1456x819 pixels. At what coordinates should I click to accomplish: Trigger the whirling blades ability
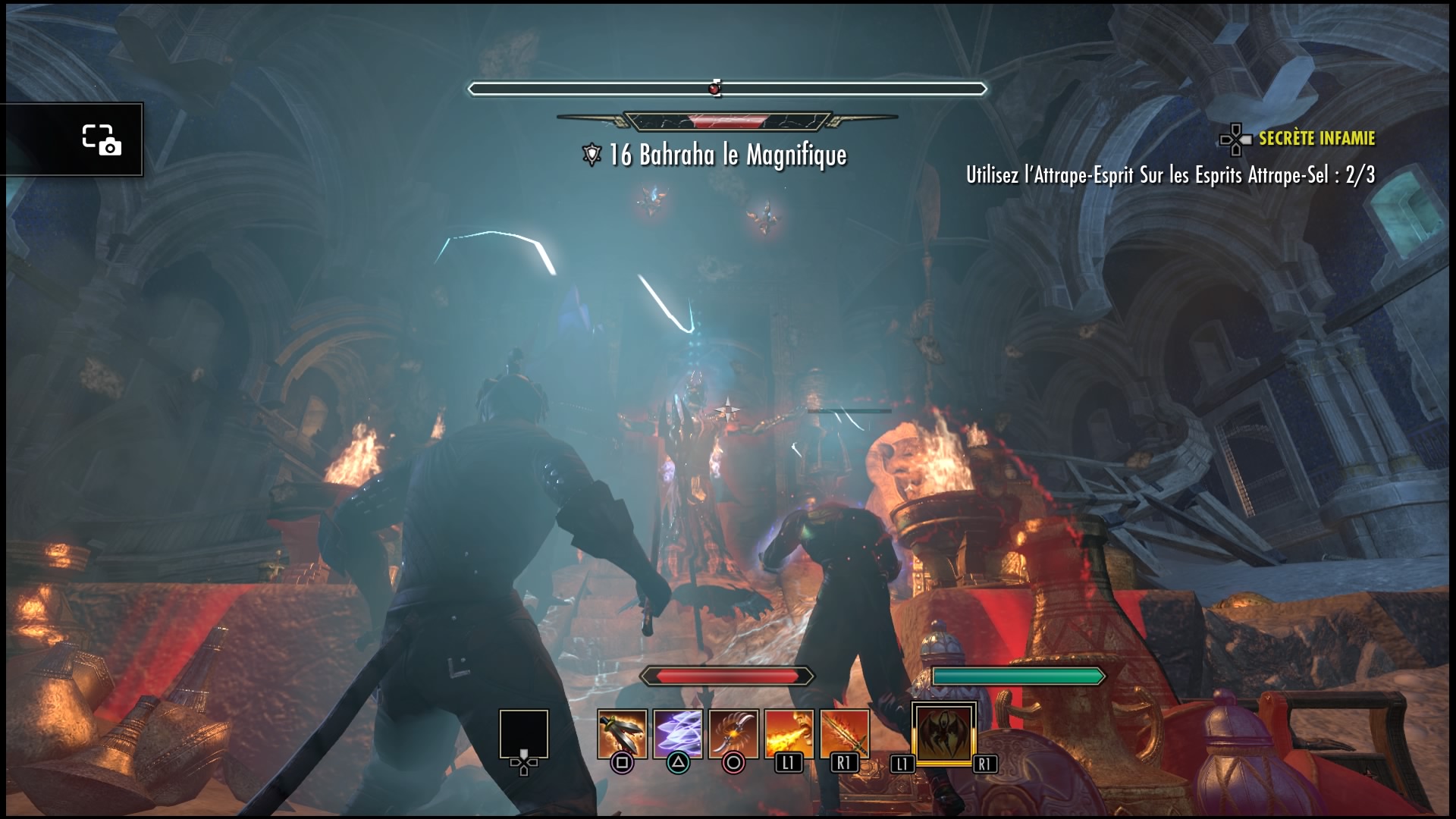click(733, 733)
